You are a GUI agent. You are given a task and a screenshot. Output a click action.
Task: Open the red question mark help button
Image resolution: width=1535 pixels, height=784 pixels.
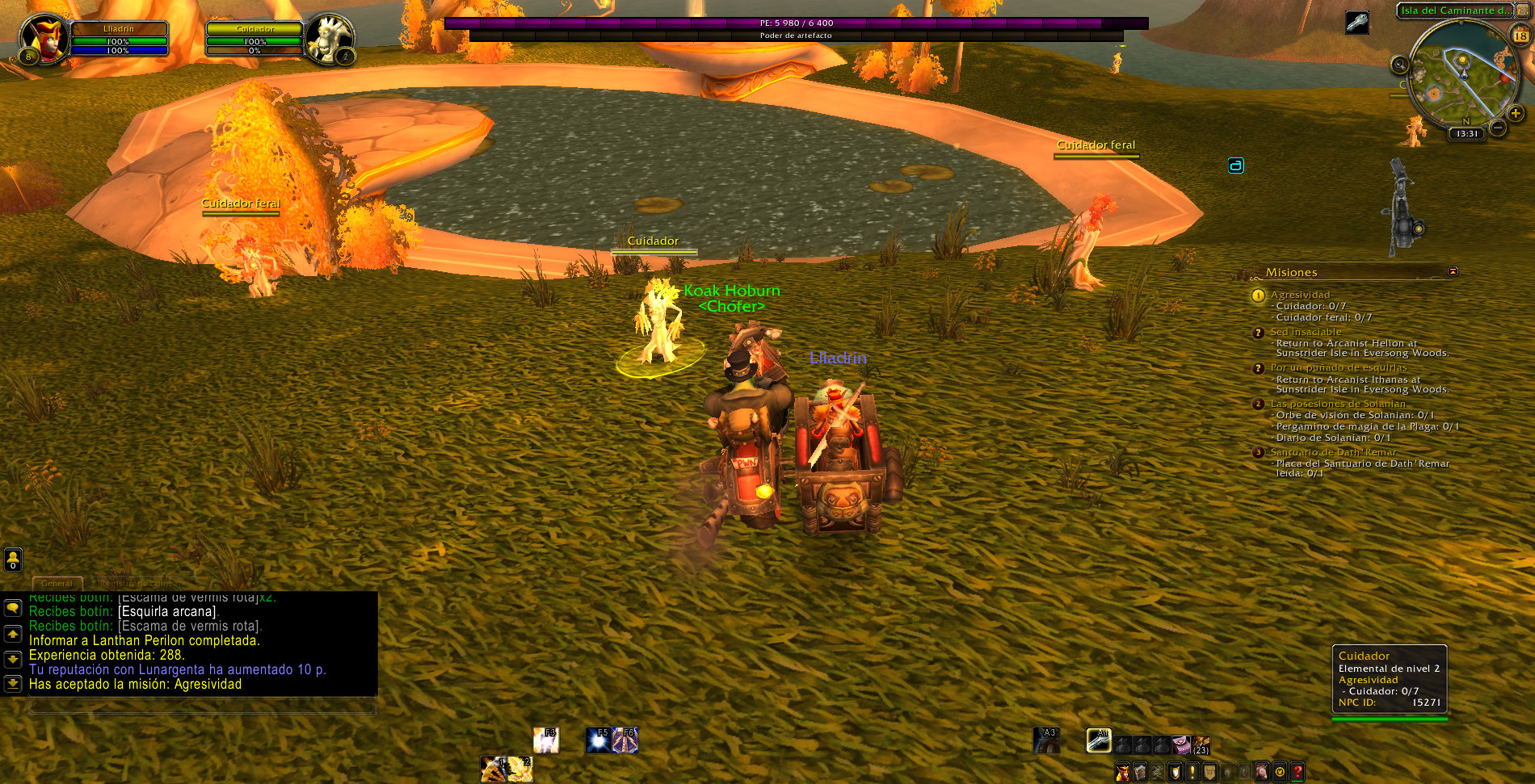click(1297, 772)
